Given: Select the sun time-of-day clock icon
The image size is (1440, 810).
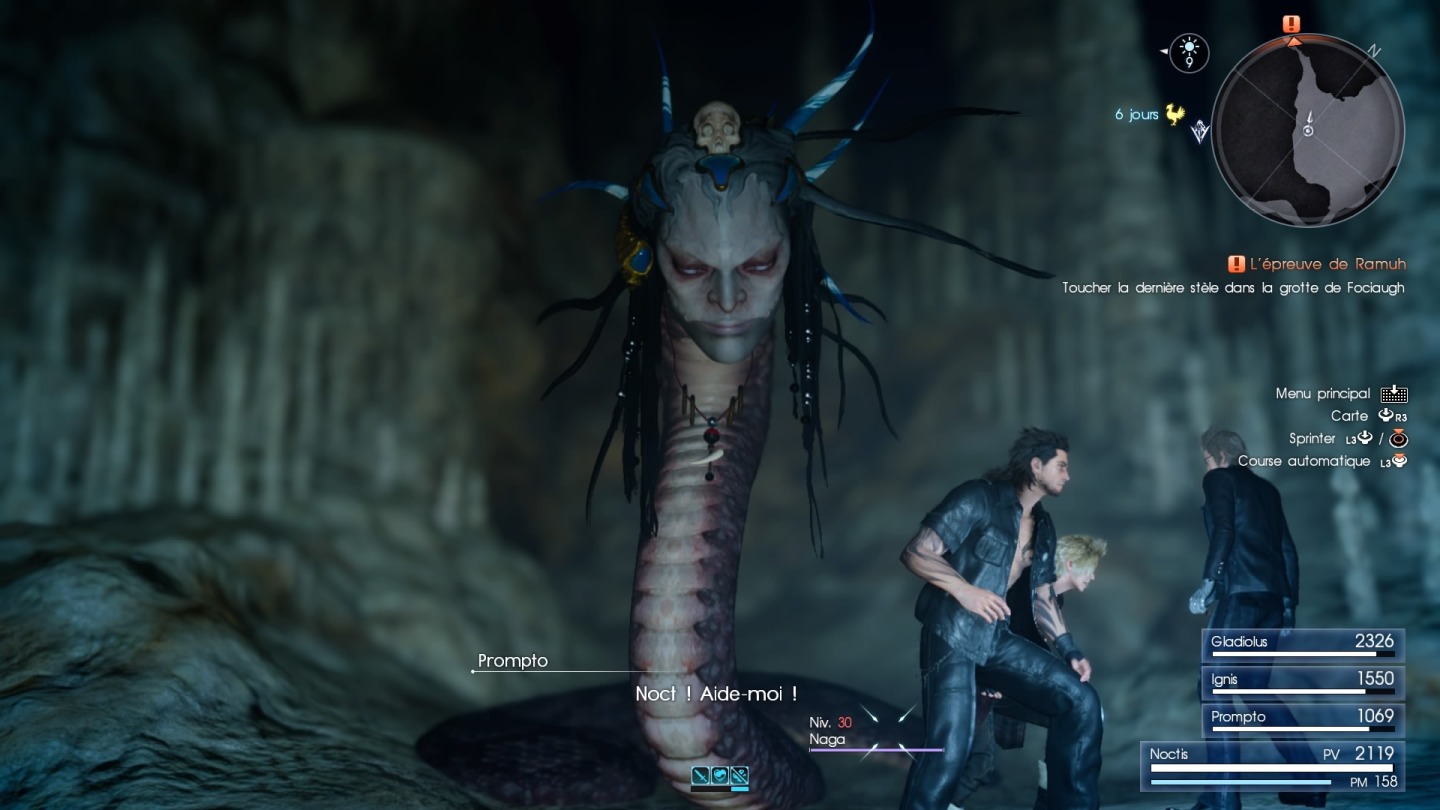Looking at the screenshot, I should [x=1189, y=52].
